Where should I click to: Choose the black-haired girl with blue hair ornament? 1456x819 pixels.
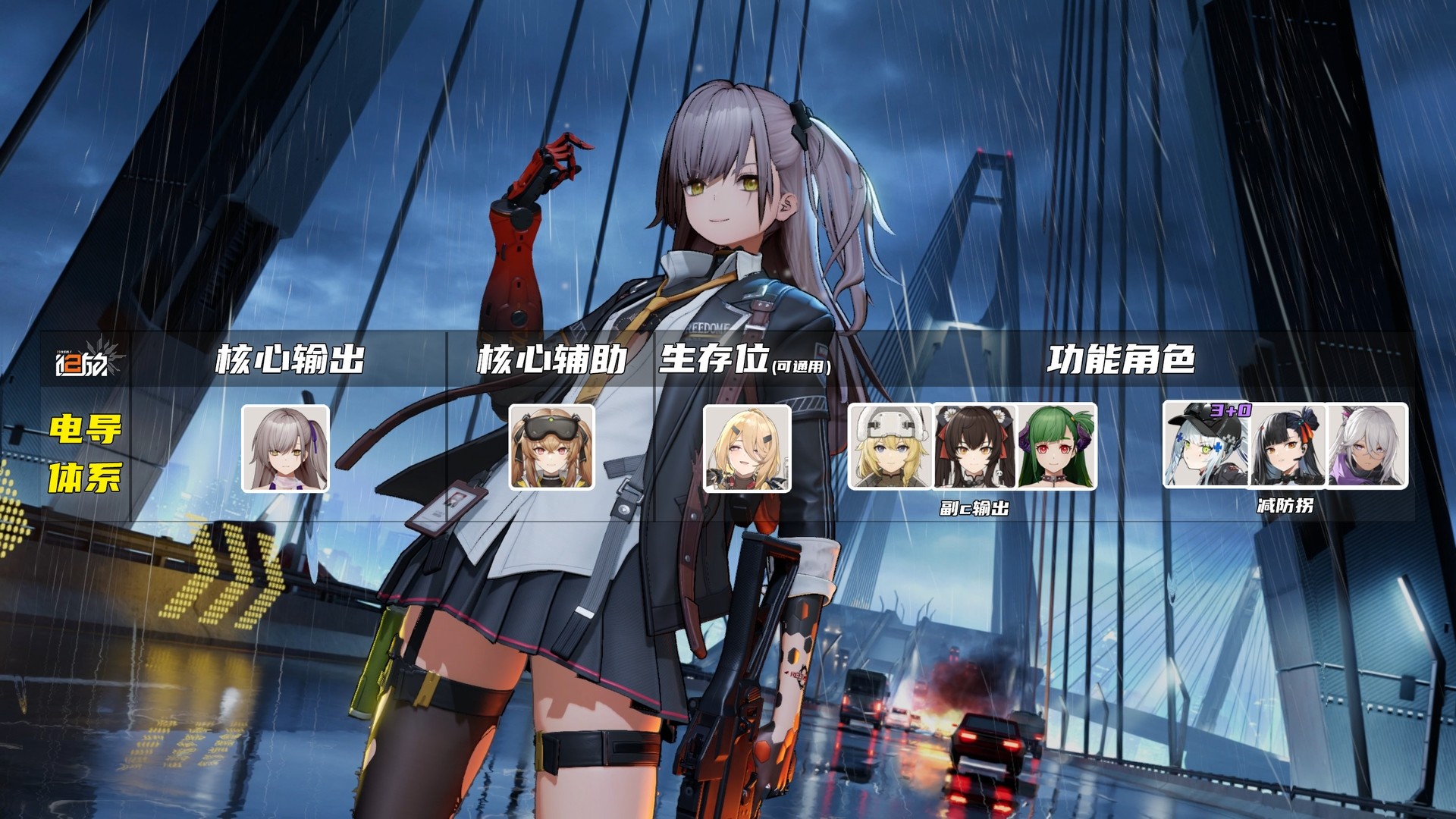tap(1288, 445)
